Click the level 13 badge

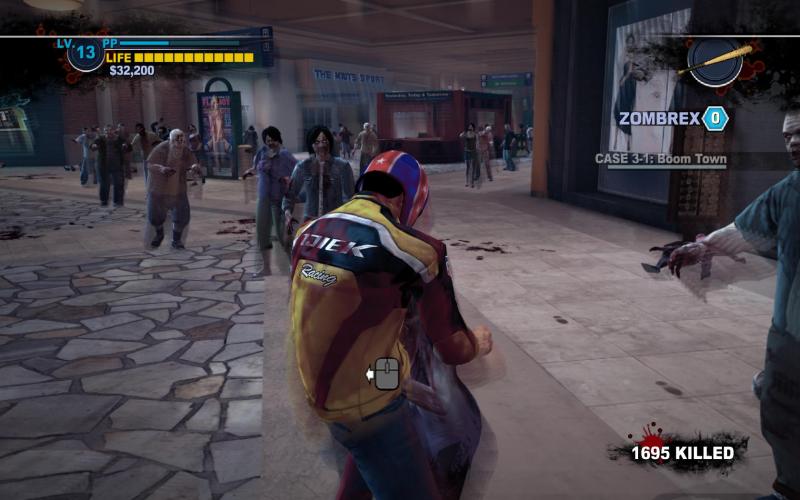click(85, 52)
